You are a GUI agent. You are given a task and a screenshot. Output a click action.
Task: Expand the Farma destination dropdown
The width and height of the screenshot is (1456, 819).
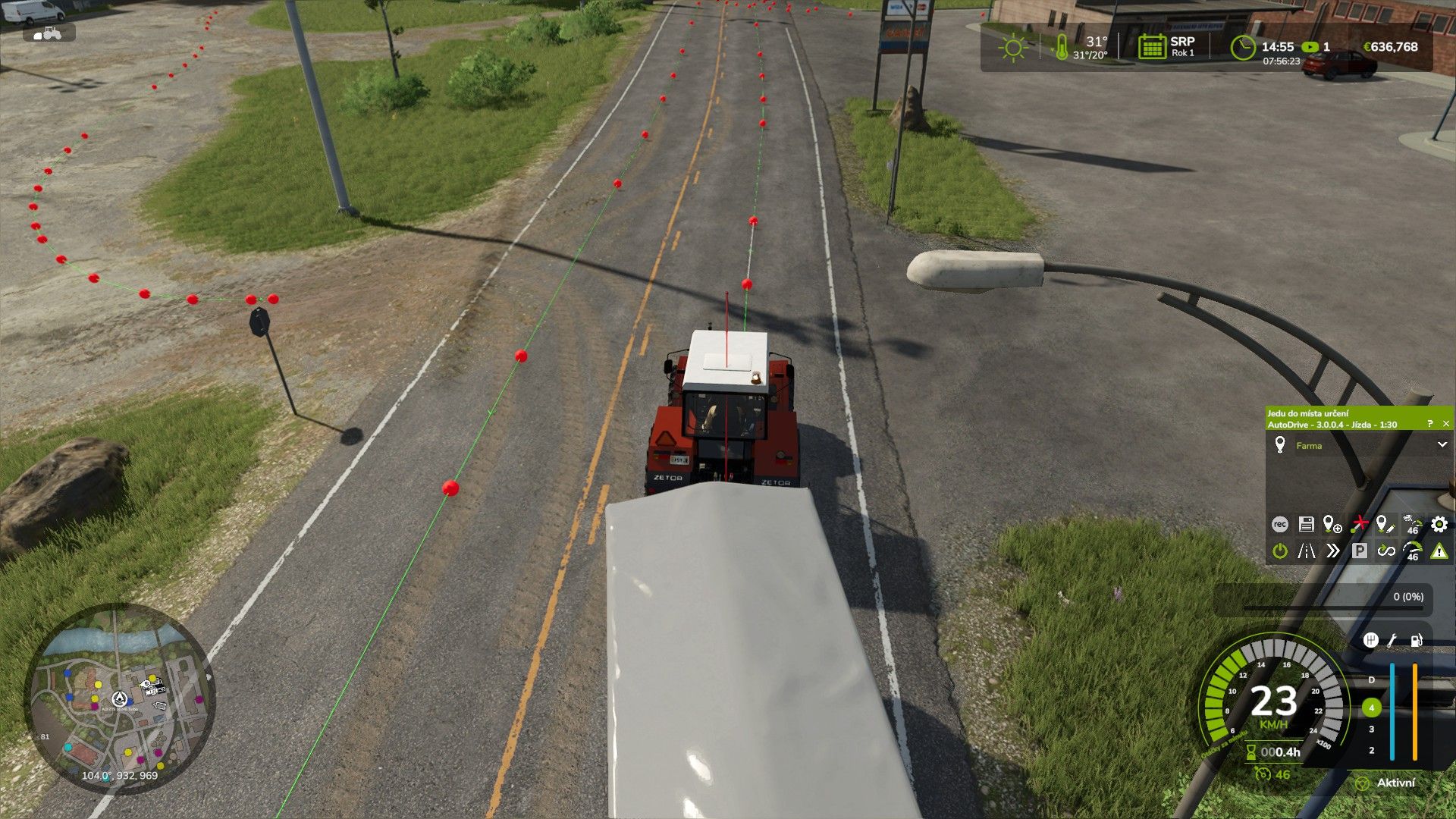coord(1442,445)
